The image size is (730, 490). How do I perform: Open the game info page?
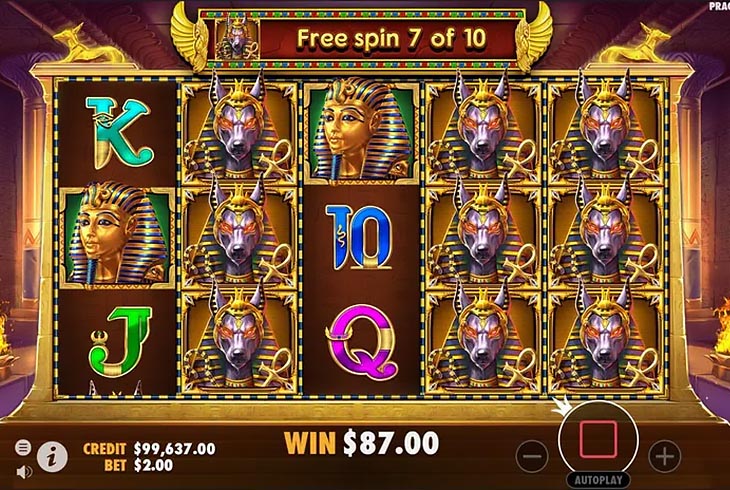pyautogui.click(x=52, y=456)
